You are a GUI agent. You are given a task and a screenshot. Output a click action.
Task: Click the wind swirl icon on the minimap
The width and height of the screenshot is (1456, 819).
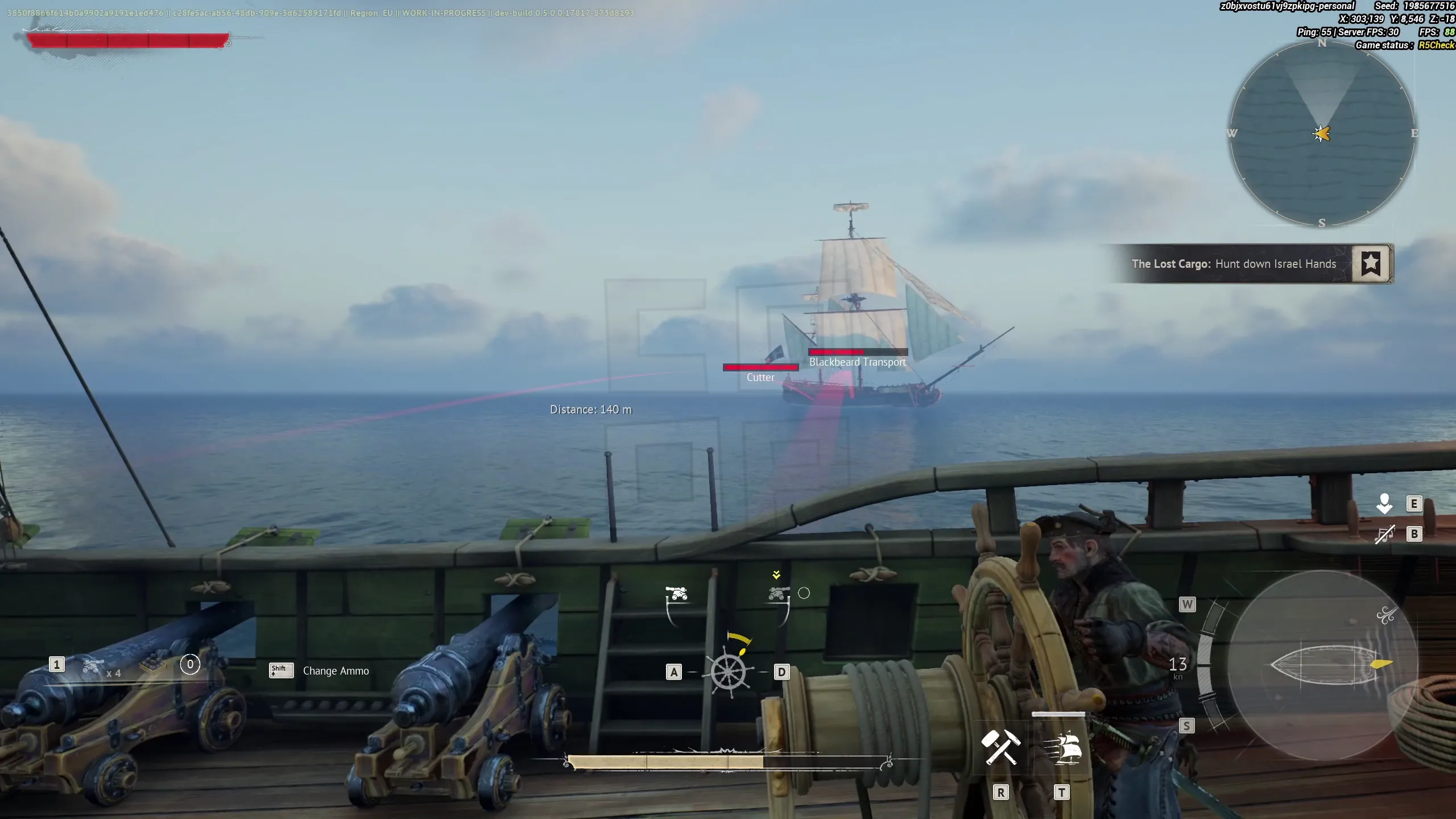(x=1388, y=614)
